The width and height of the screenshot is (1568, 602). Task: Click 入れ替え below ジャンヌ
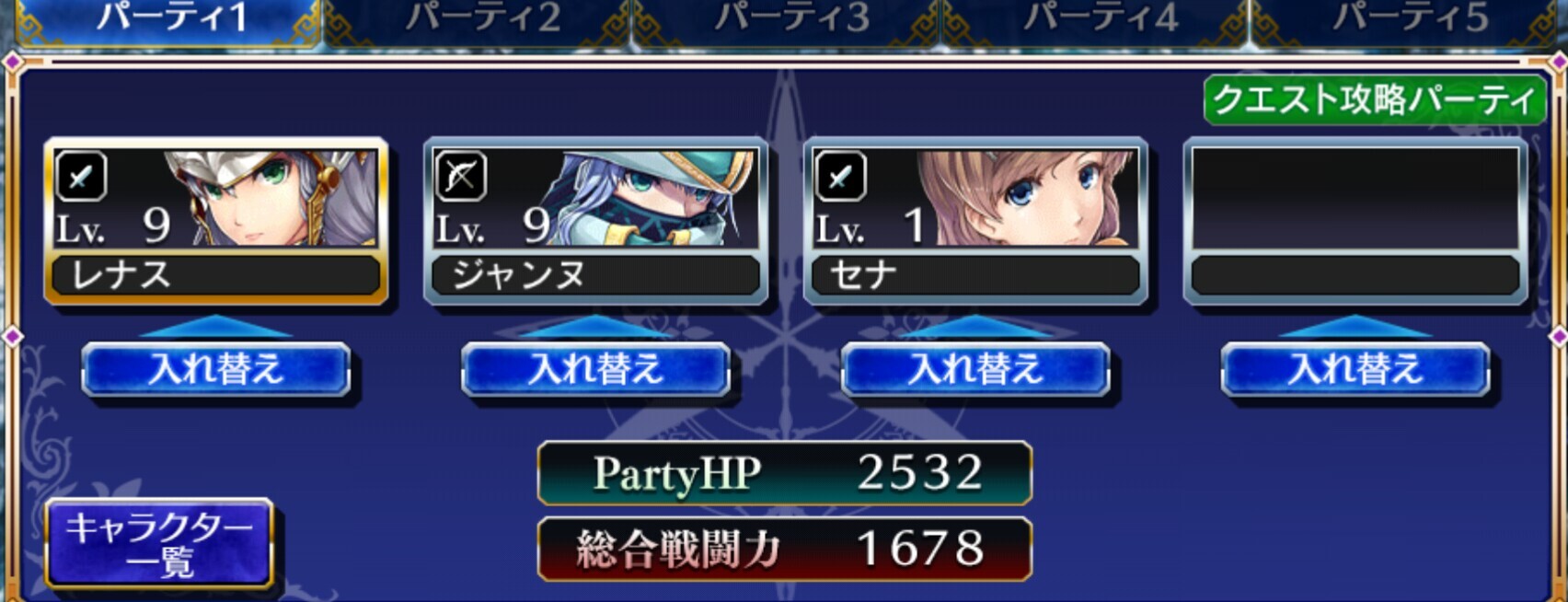point(596,369)
